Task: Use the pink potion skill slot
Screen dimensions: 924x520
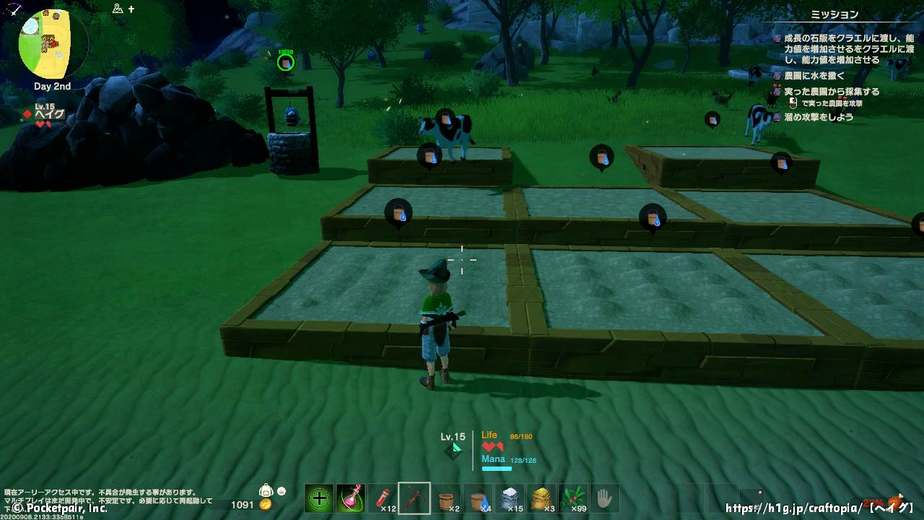Action: coord(350,498)
